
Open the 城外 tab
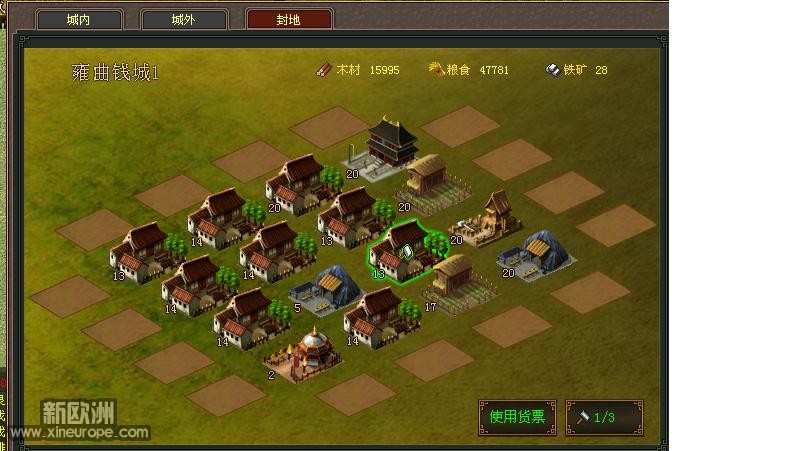point(184,19)
